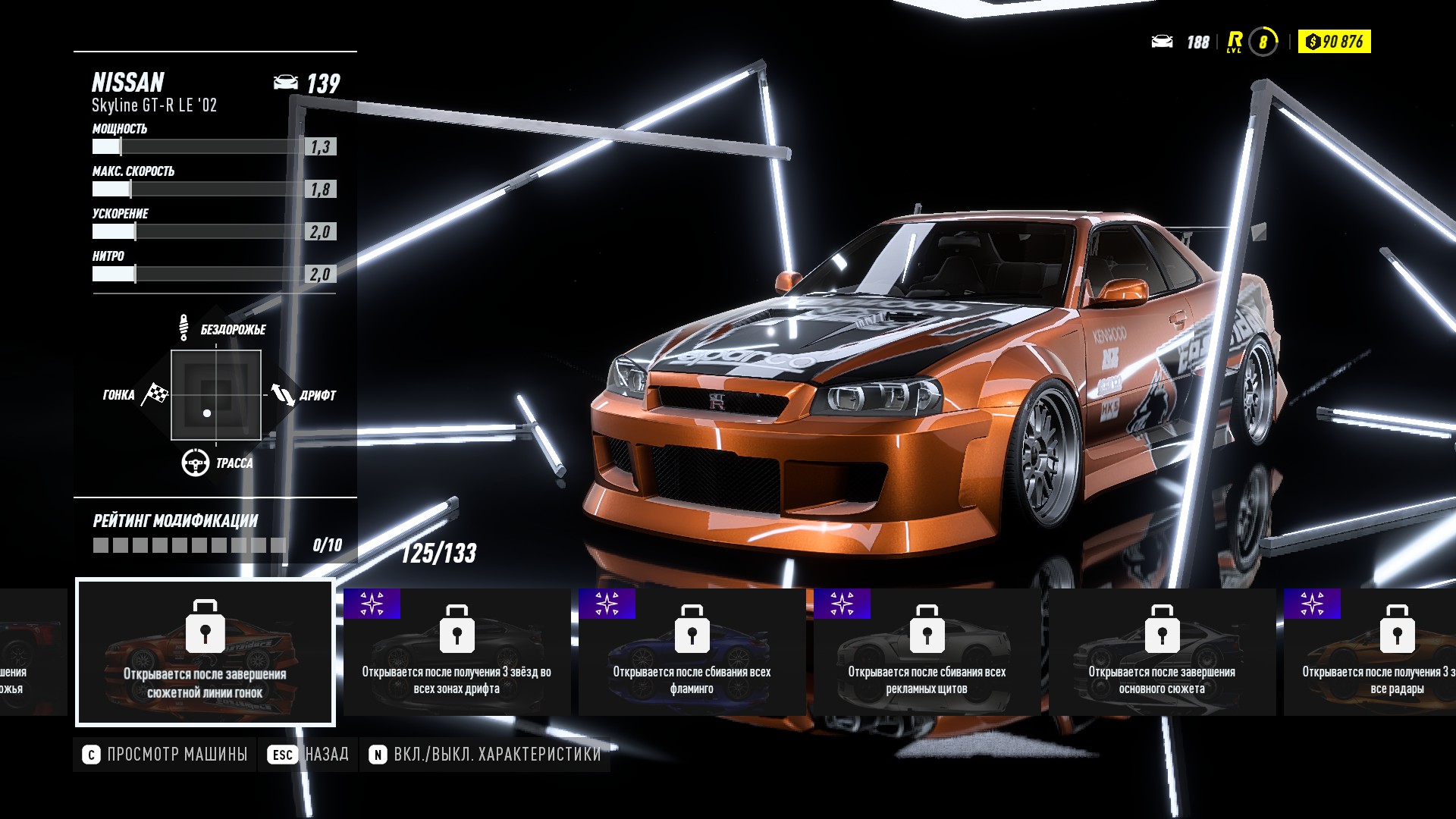
Task: Pick the car unlocked by smashing all billboards
Action: coord(927,652)
